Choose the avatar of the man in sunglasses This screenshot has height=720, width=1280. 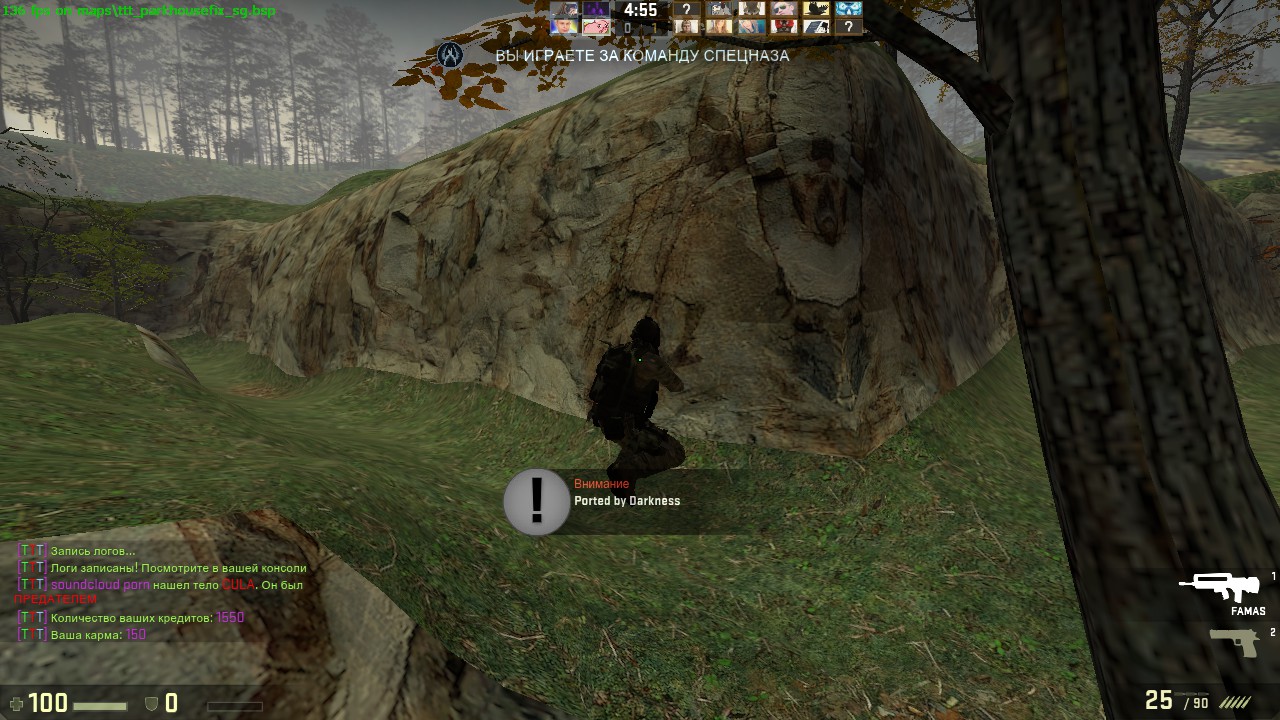[x=784, y=9]
